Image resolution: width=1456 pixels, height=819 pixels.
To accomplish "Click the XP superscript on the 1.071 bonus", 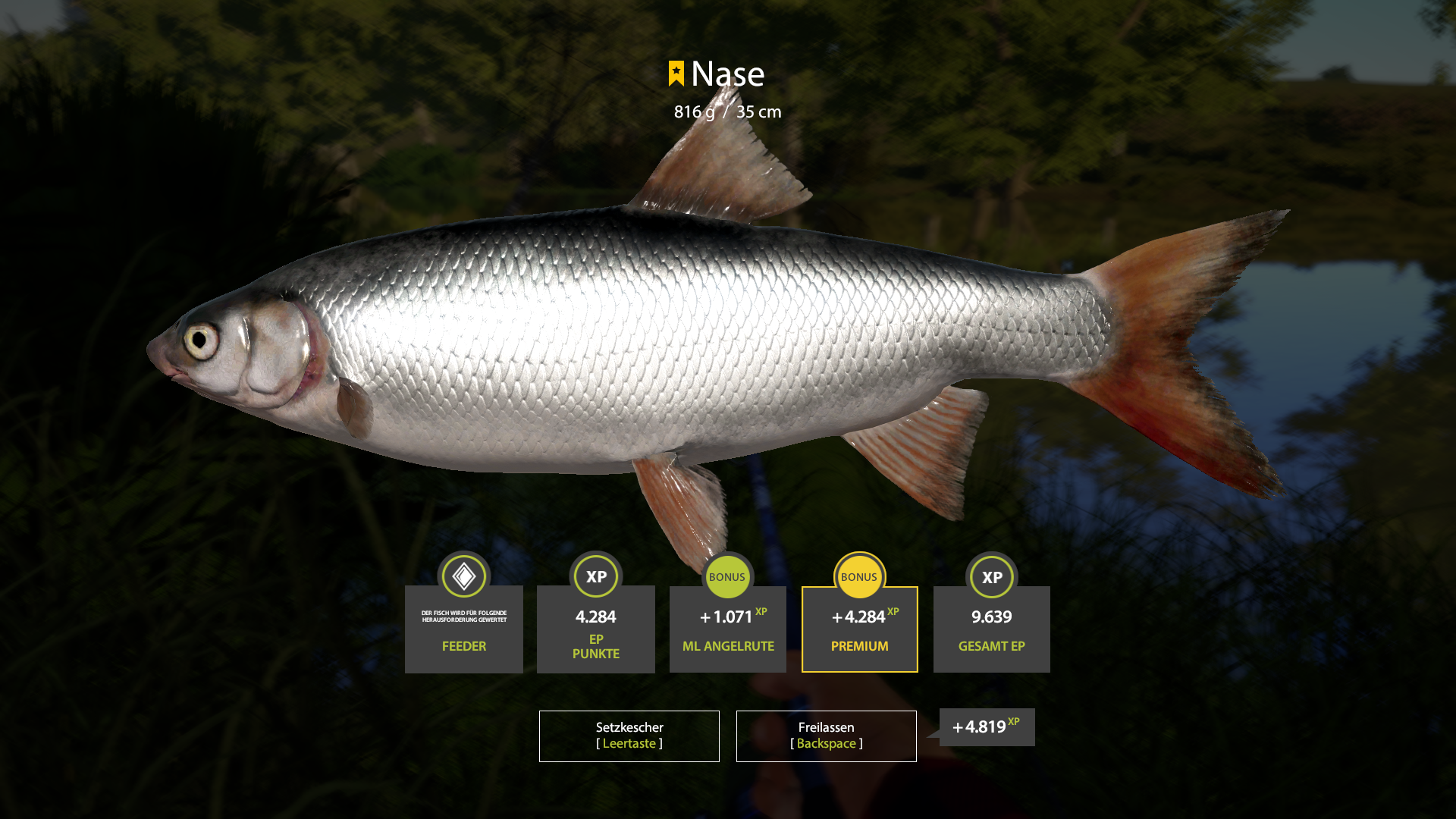I will pos(761,610).
